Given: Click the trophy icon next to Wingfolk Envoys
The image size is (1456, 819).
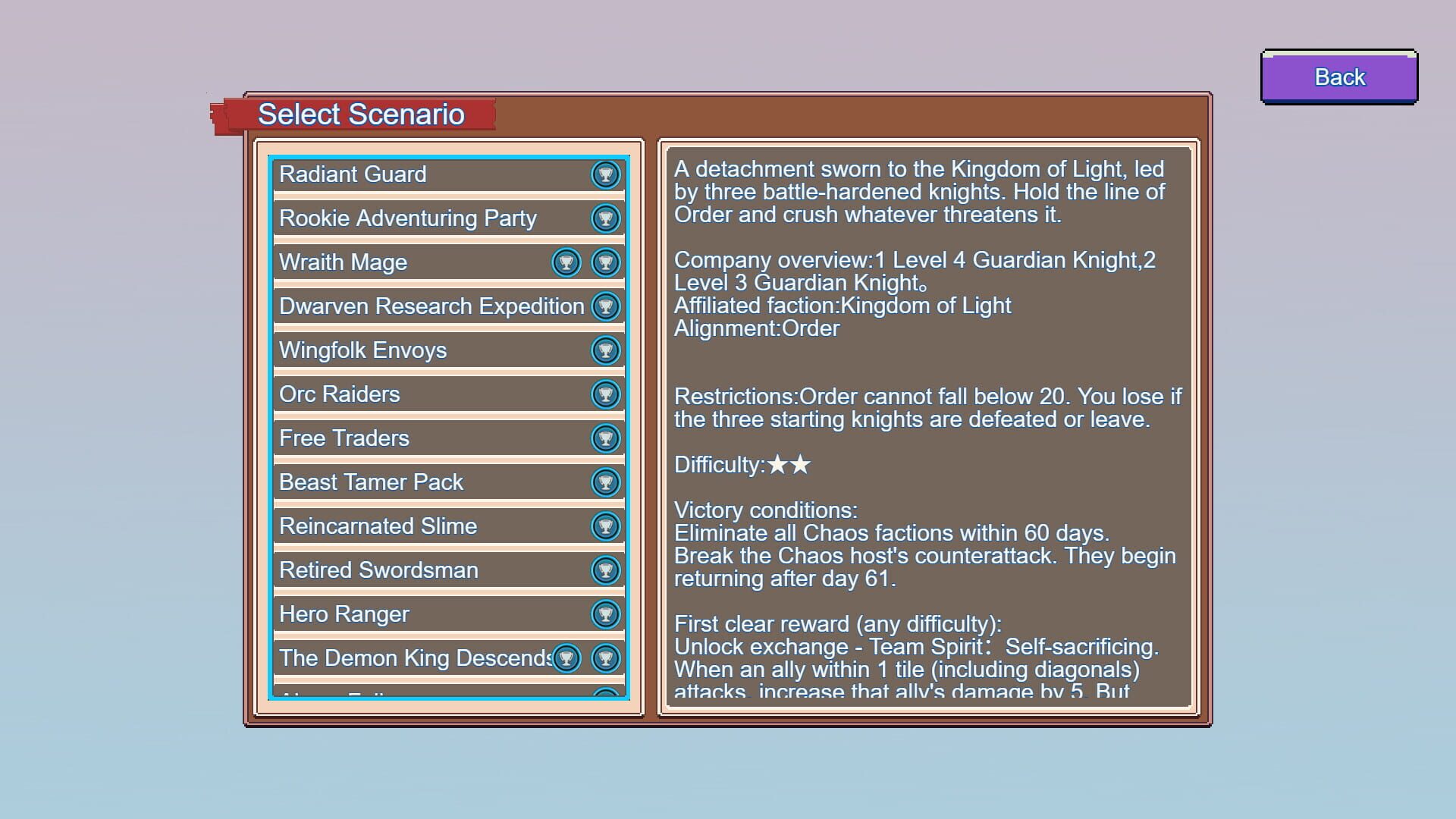Looking at the screenshot, I should coord(604,350).
